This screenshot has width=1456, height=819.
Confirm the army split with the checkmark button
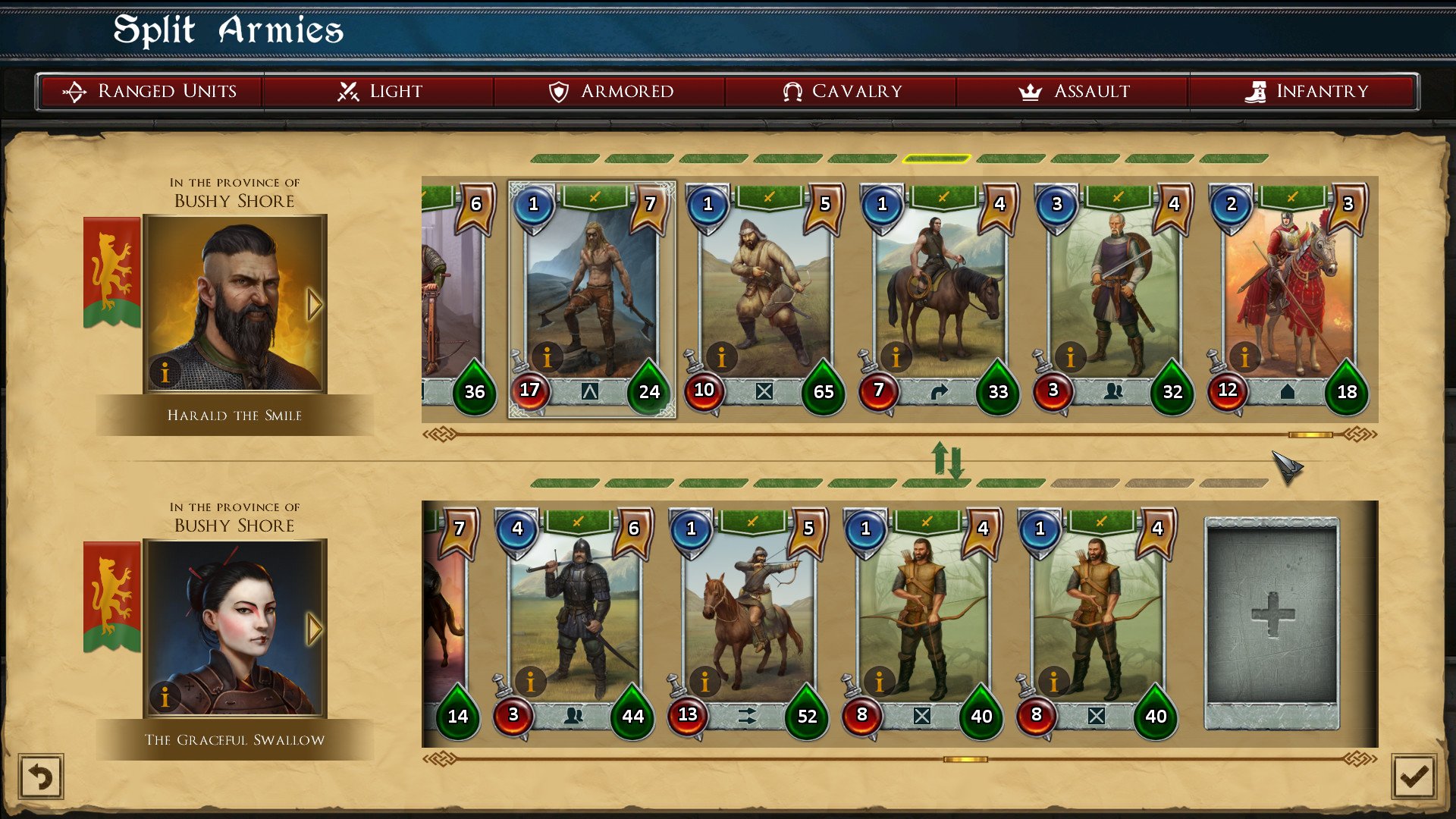click(x=1413, y=777)
